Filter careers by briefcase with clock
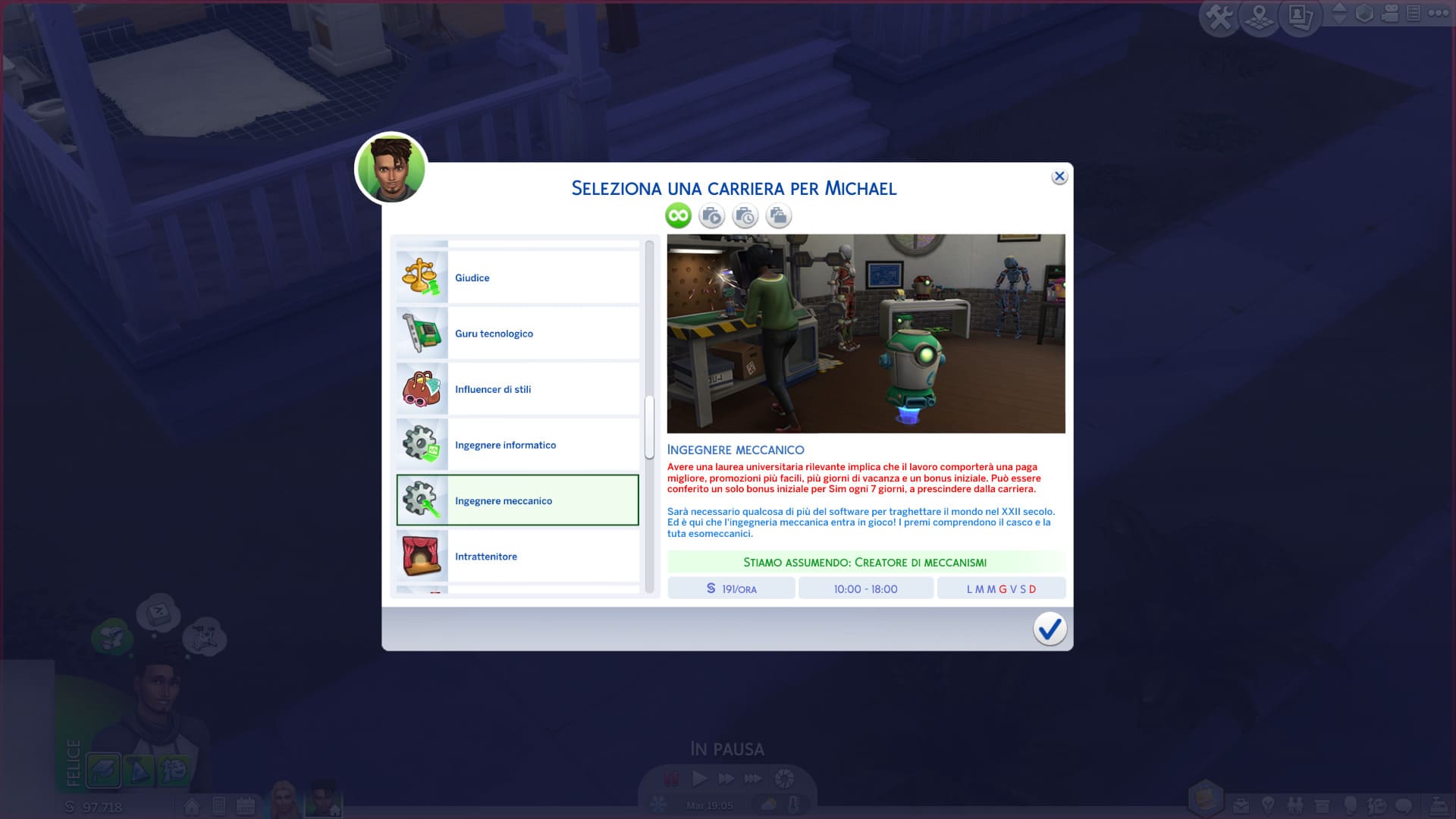This screenshot has width=1456, height=819. pos(745,216)
